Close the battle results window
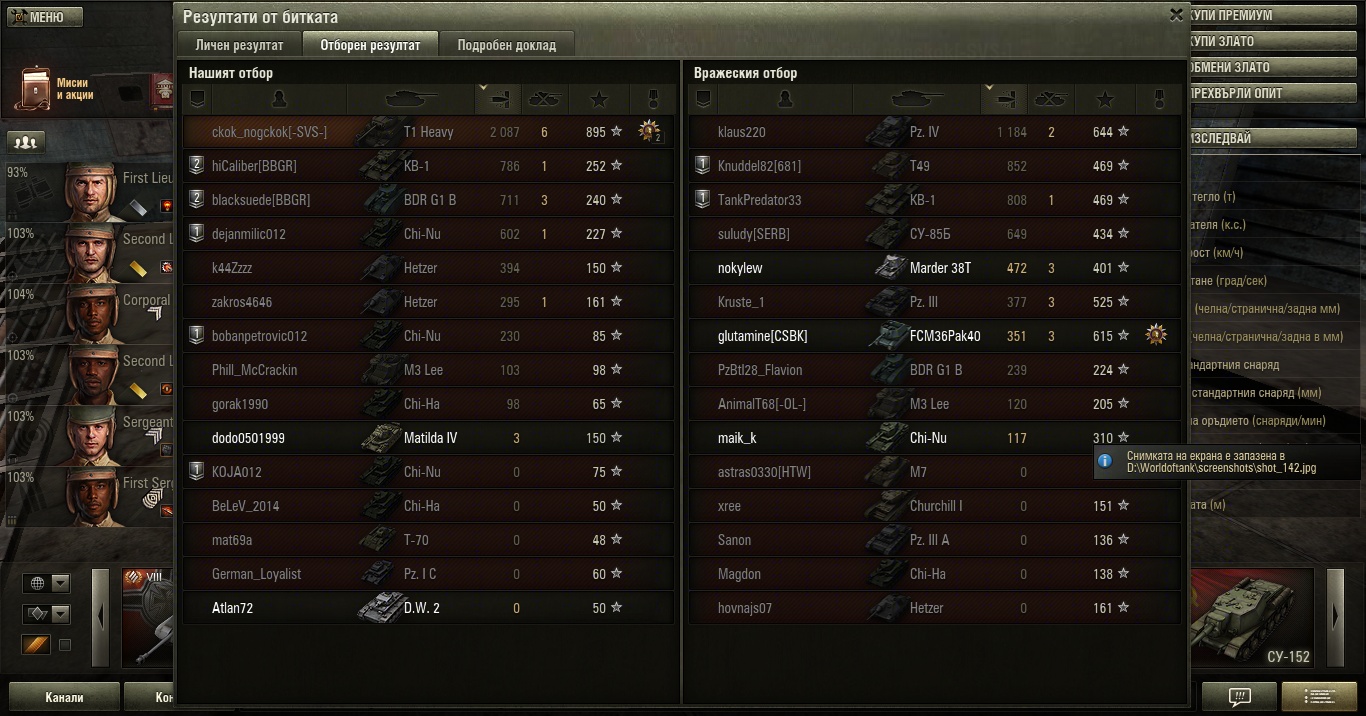The image size is (1366, 716). click(1176, 15)
